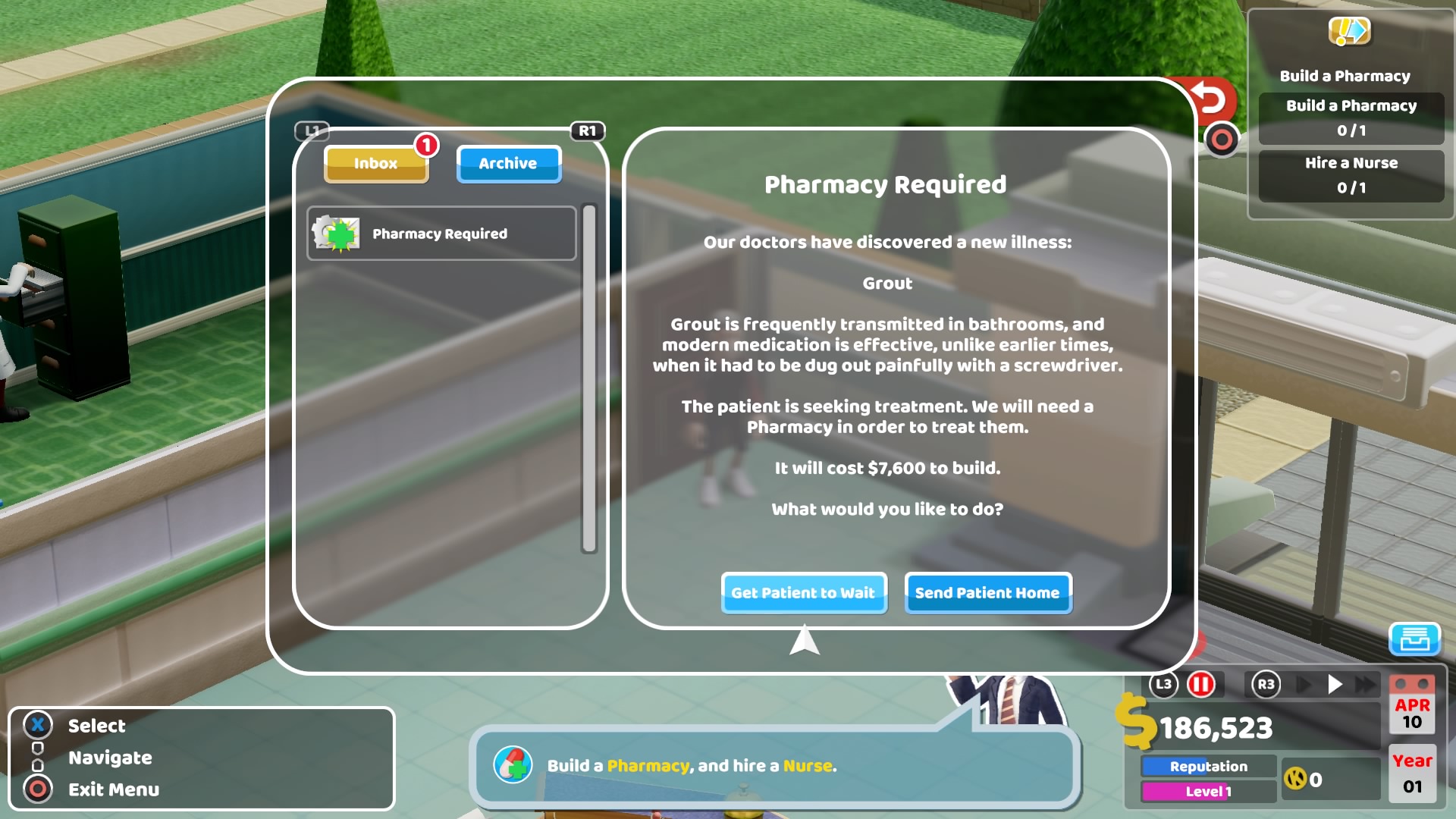Screen dimensions: 1456x819
Task: Pause the game with the pause icon
Action: click(1202, 683)
